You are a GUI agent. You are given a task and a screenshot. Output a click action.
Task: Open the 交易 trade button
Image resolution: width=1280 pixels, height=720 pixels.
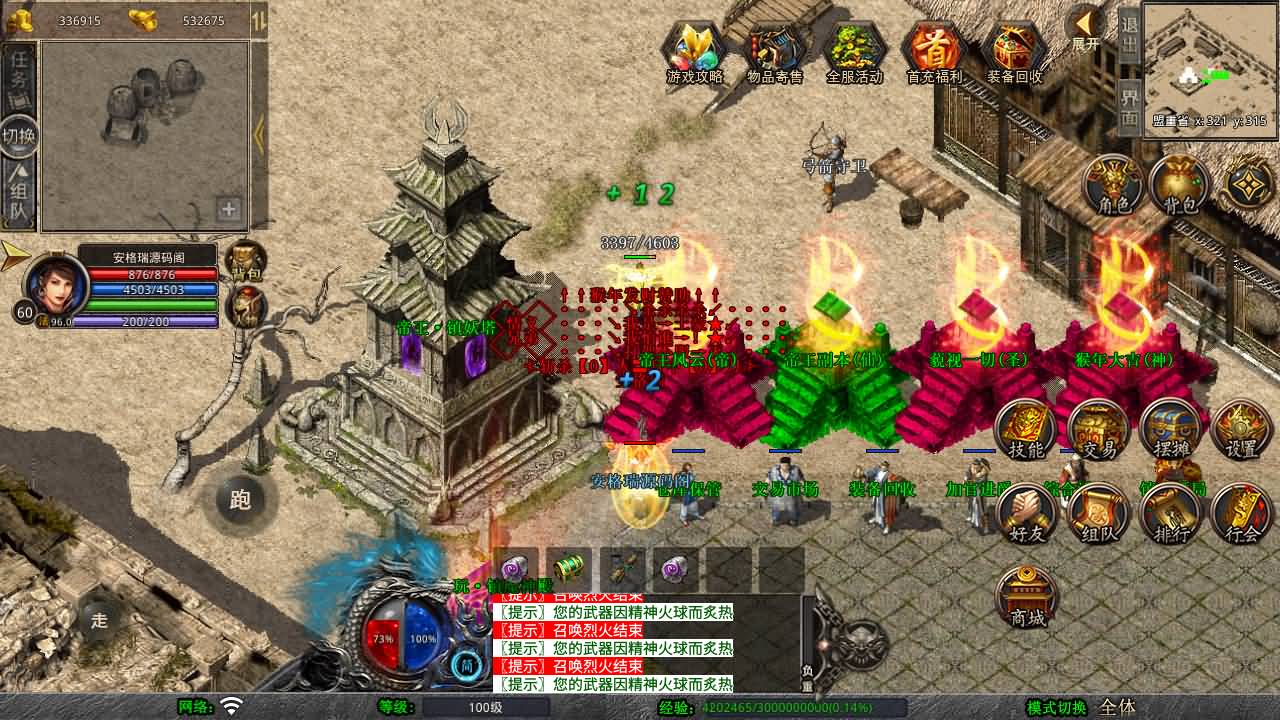point(1099,431)
